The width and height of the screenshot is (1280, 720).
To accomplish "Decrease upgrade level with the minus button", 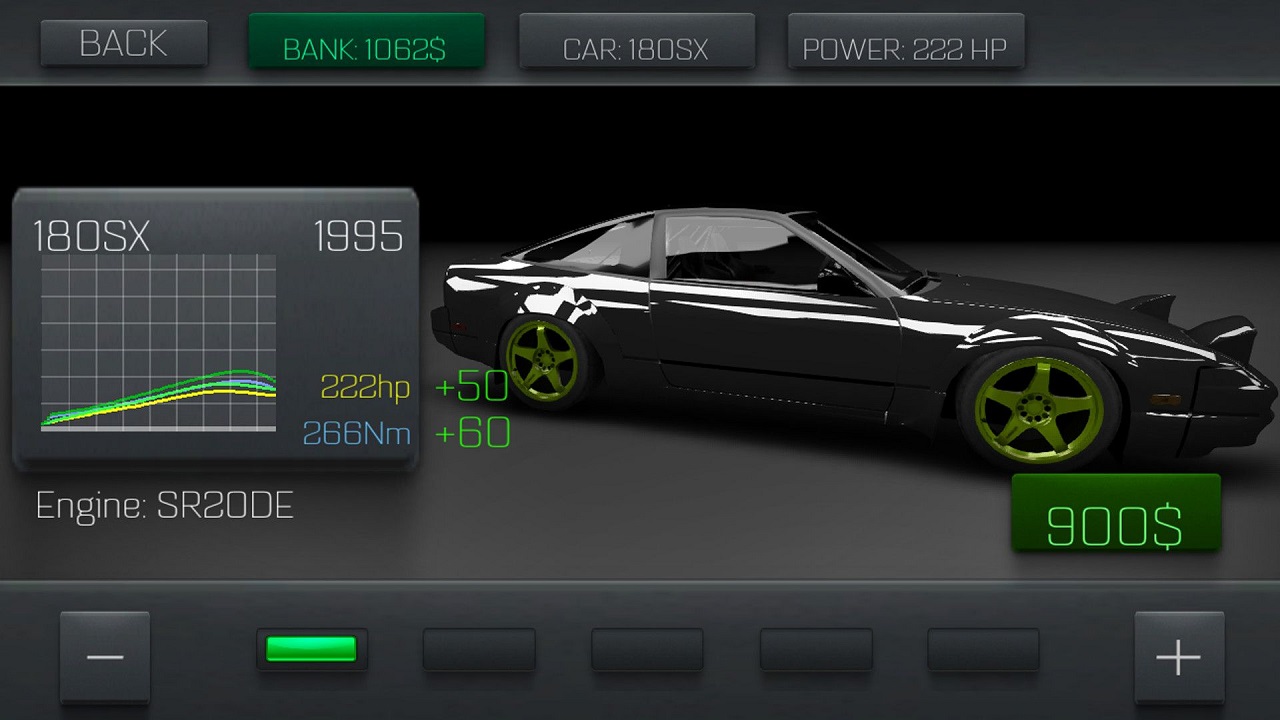I will (105, 657).
